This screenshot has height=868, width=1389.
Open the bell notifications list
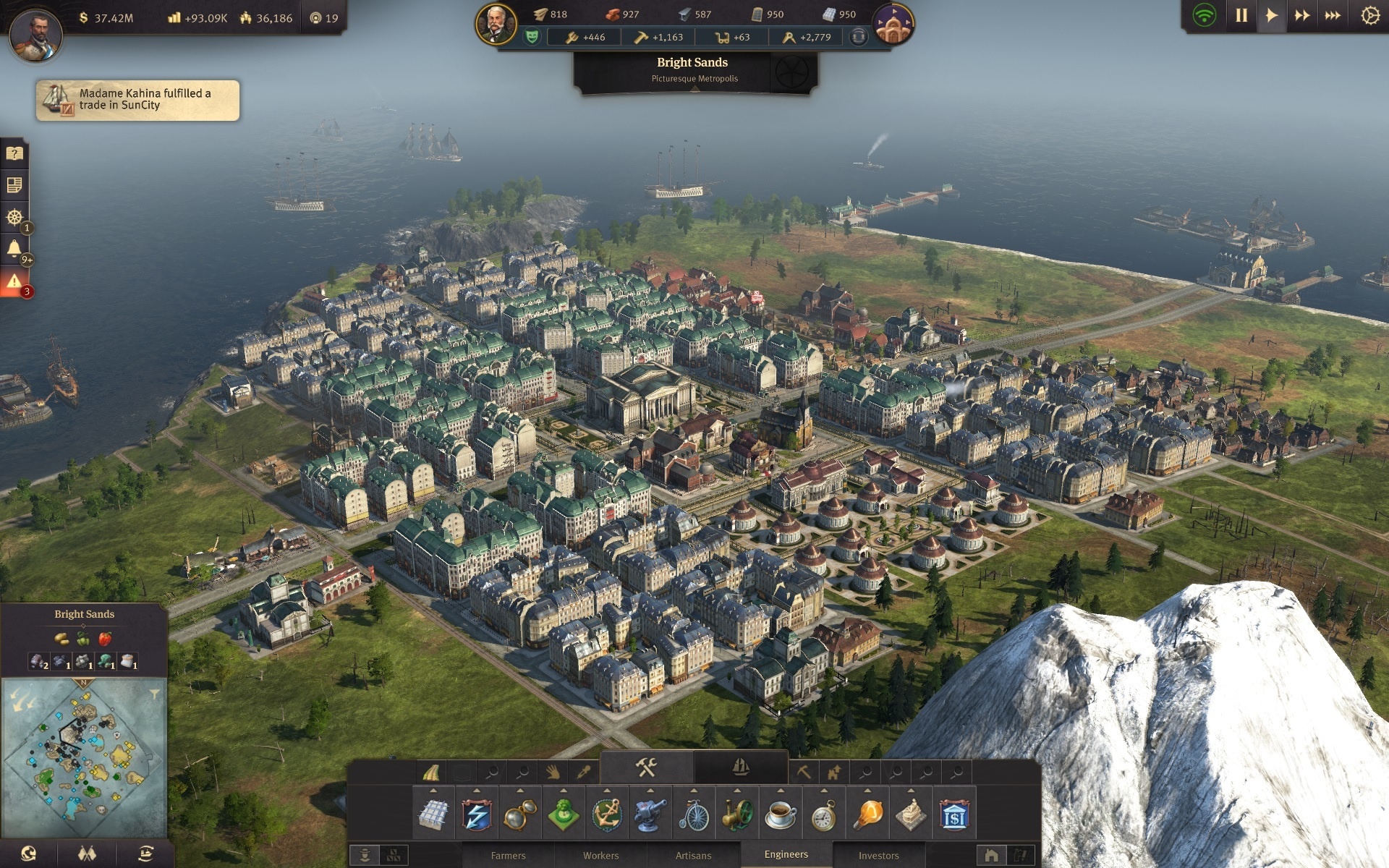(x=14, y=249)
